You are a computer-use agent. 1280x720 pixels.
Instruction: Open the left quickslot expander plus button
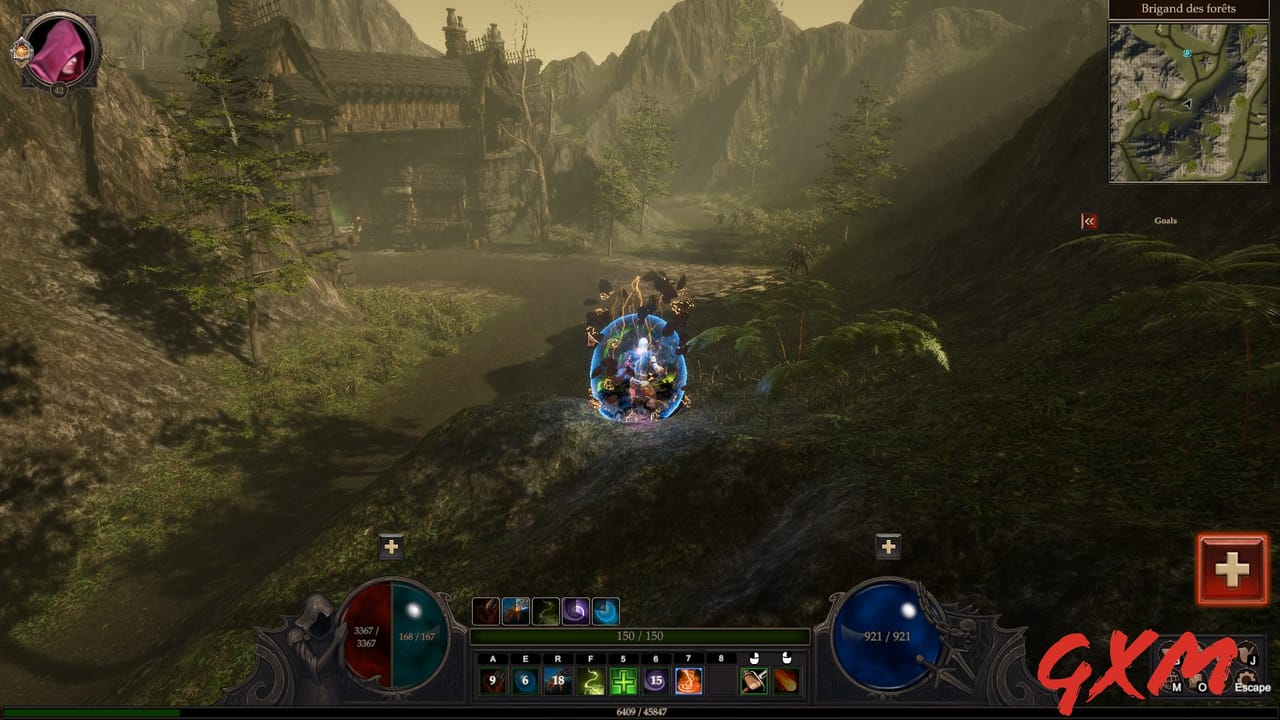(x=392, y=545)
